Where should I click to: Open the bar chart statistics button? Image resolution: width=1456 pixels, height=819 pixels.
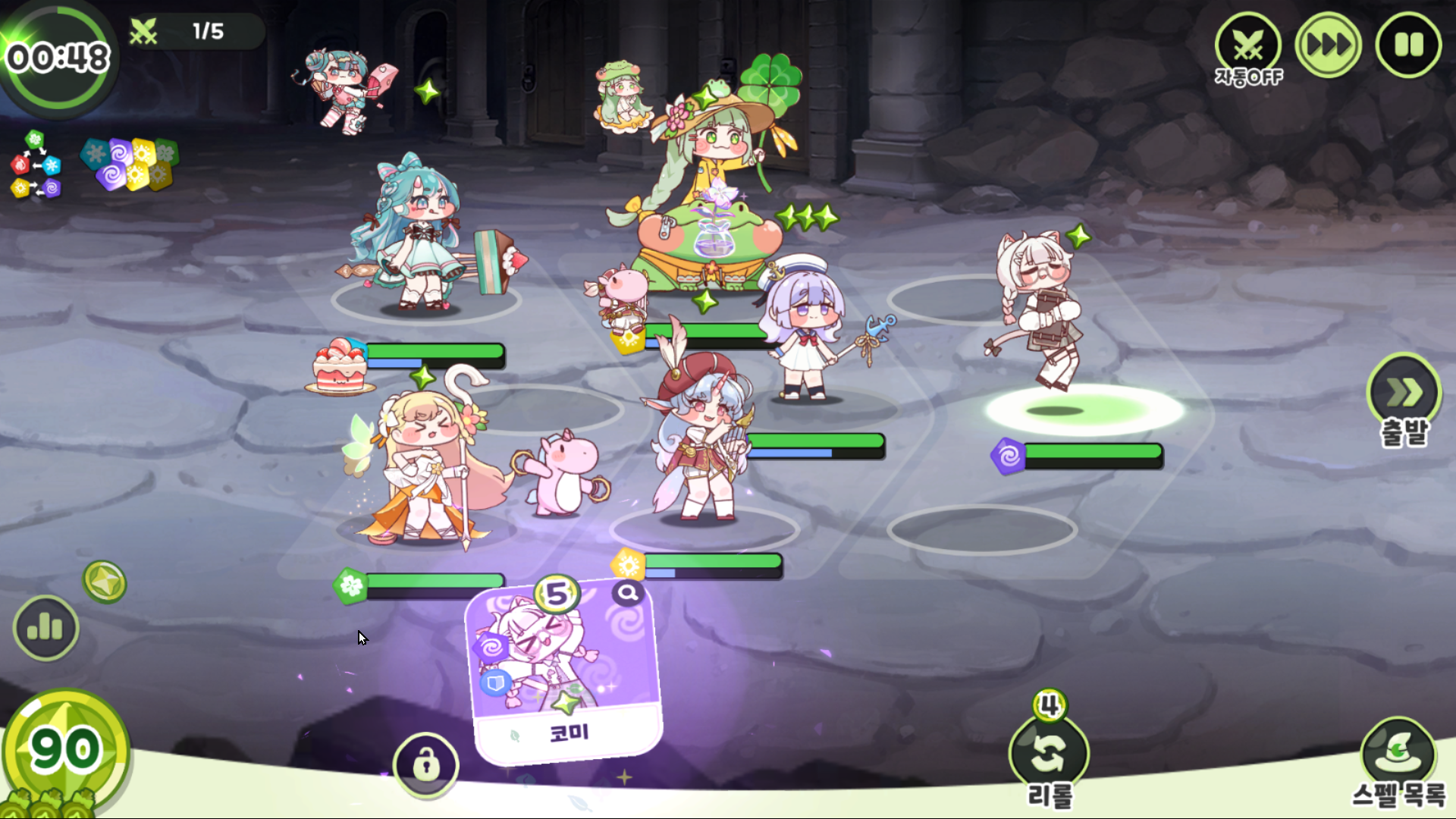click(x=45, y=628)
